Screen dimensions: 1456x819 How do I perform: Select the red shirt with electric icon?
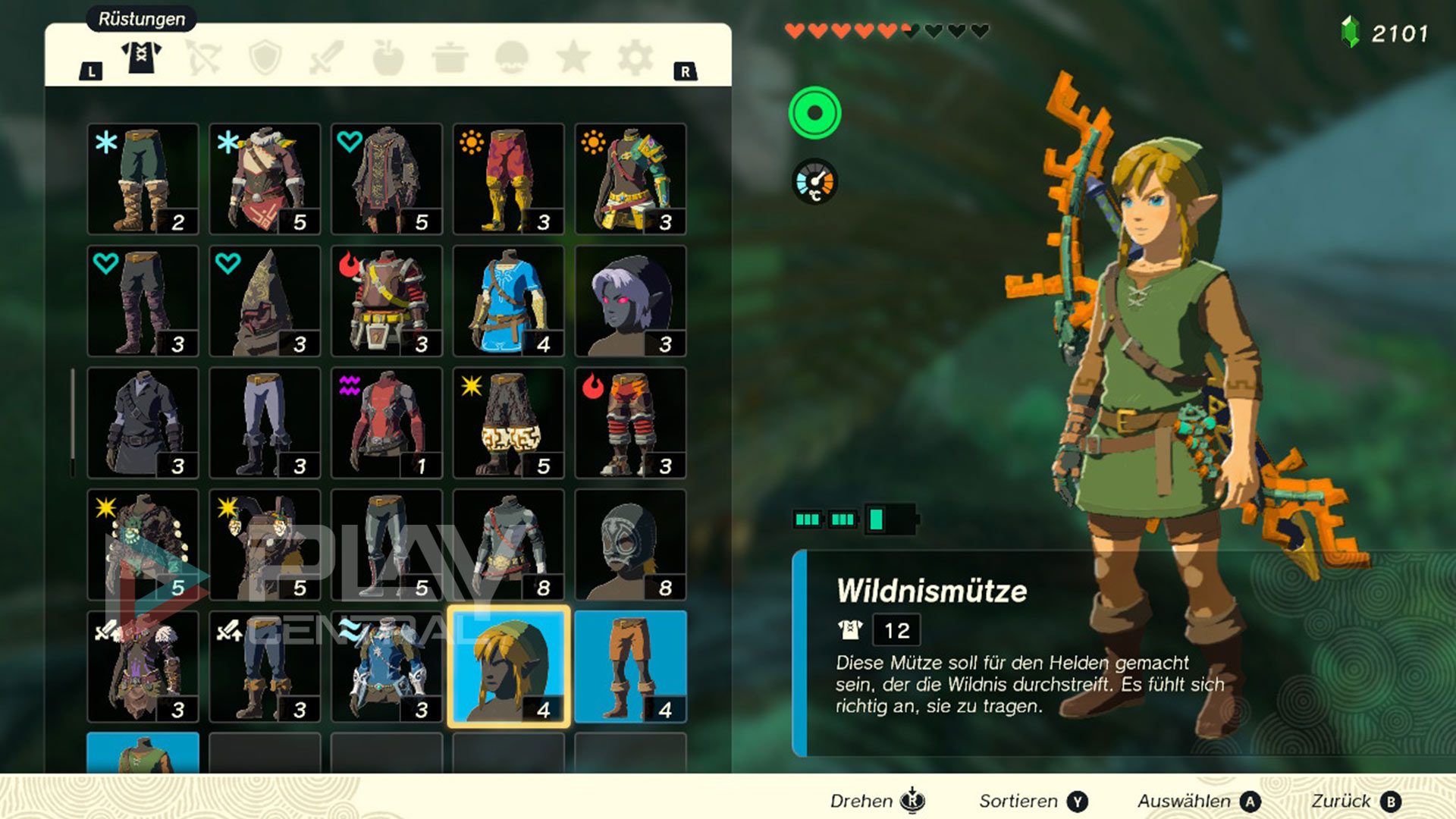tap(386, 422)
